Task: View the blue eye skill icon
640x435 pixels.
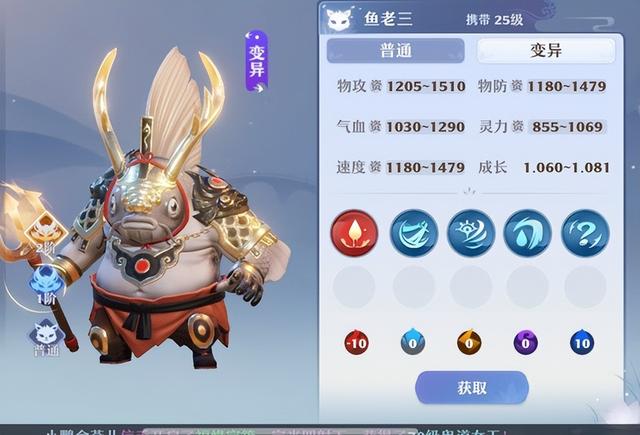Action: tap(470, 232)
